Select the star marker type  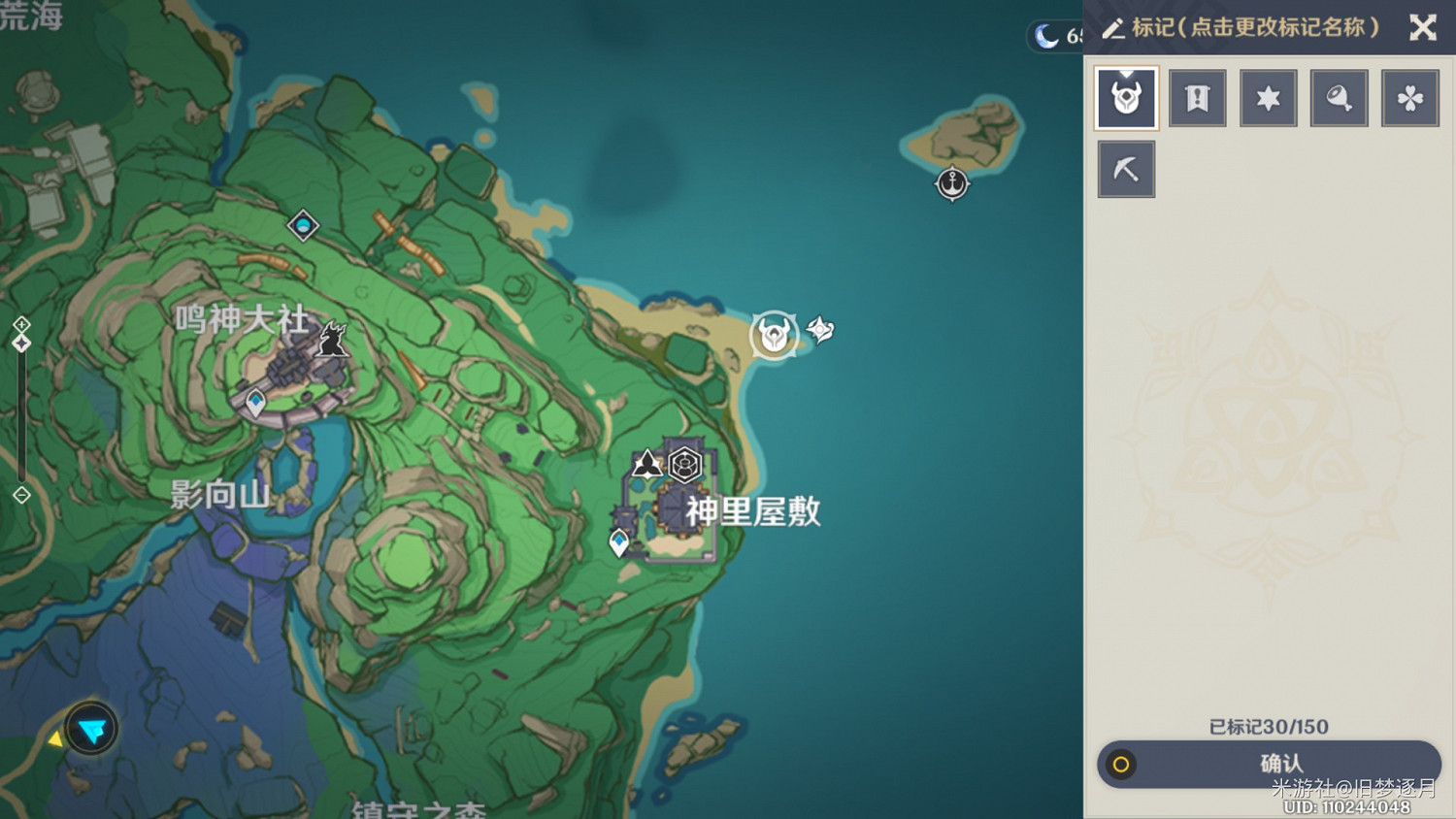pos(1268,97)
